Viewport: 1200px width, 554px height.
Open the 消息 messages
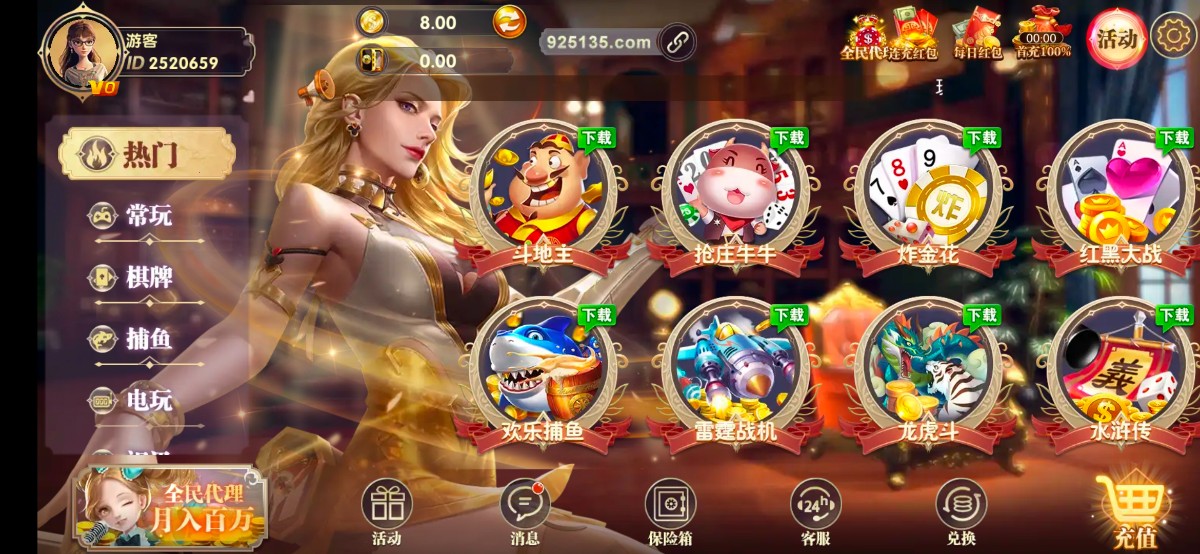[525, 510]
